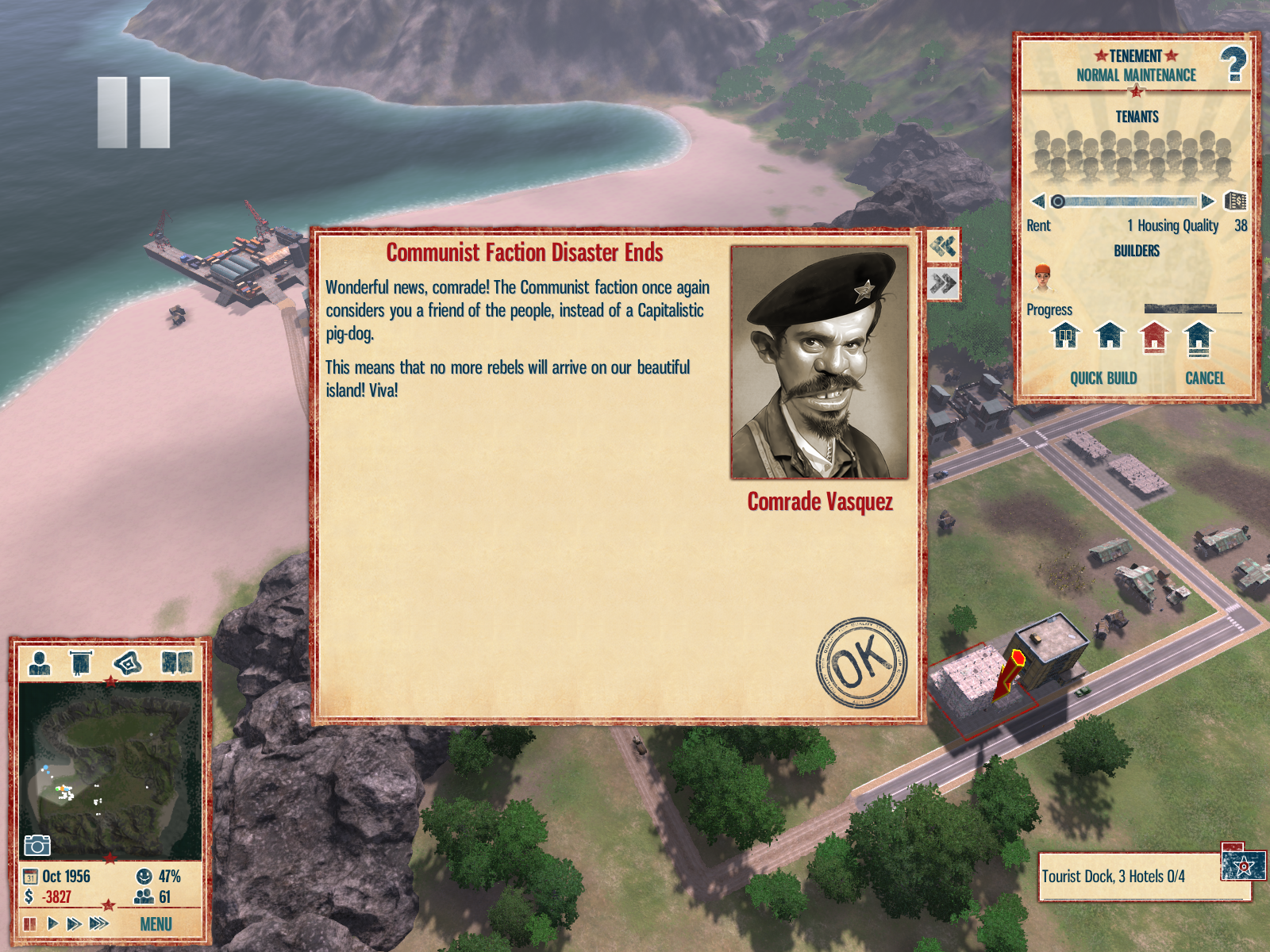
Task: Set game speed to normal play
Action: 52,923
